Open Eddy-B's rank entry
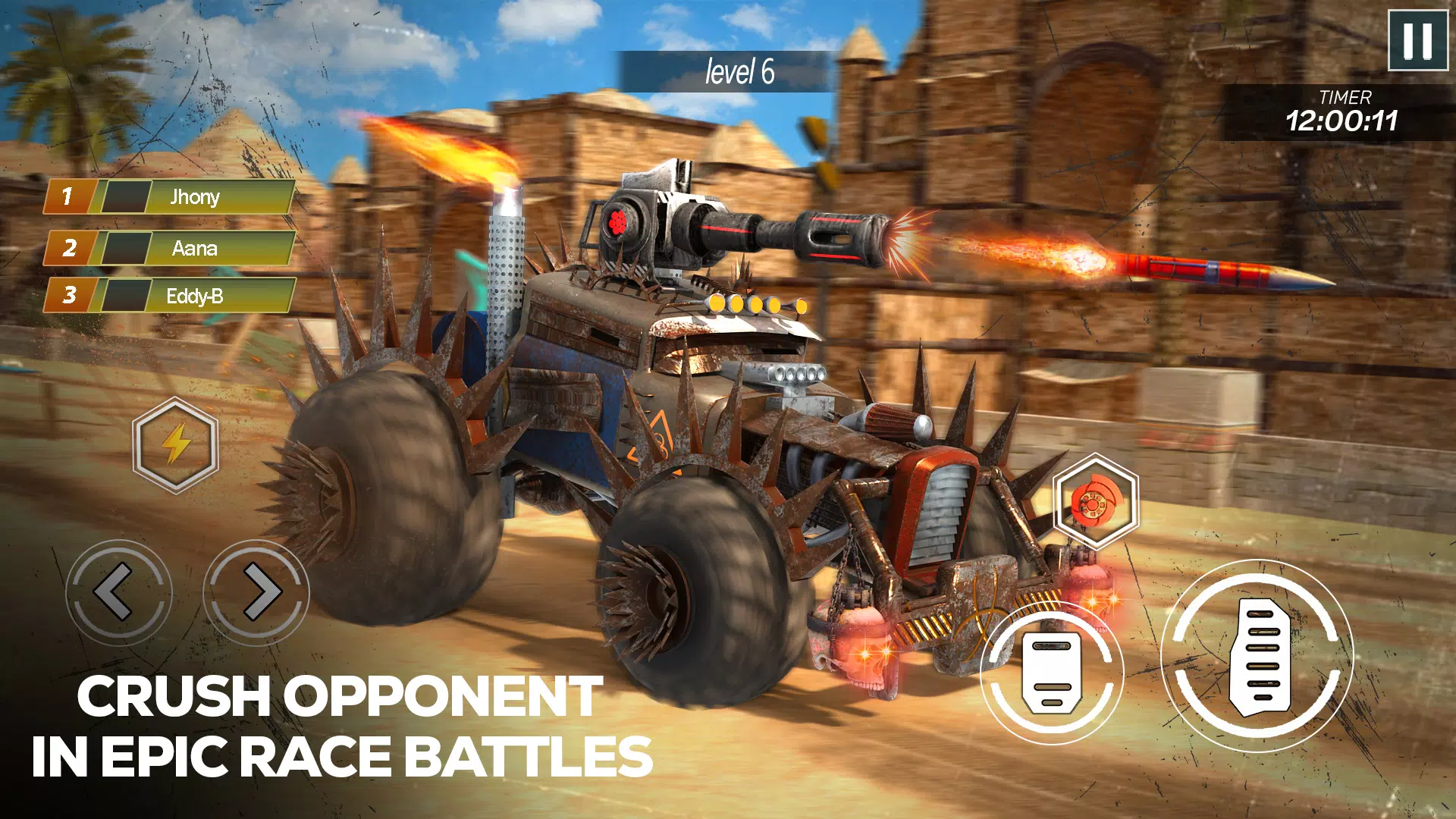The height and width of the screenshot is (819, 1456). (x=193, y=298)
